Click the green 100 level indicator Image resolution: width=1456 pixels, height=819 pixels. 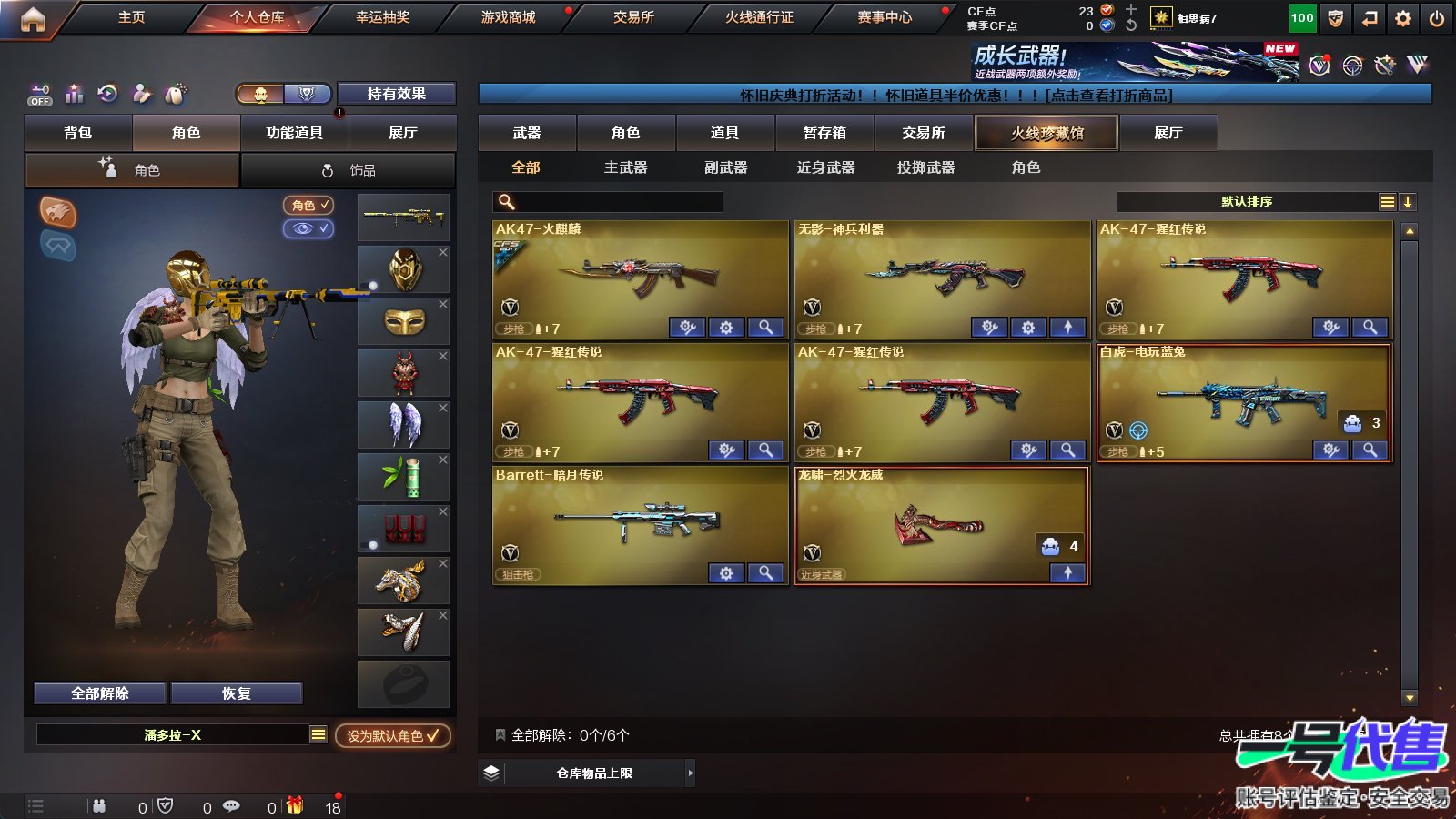1301,16
